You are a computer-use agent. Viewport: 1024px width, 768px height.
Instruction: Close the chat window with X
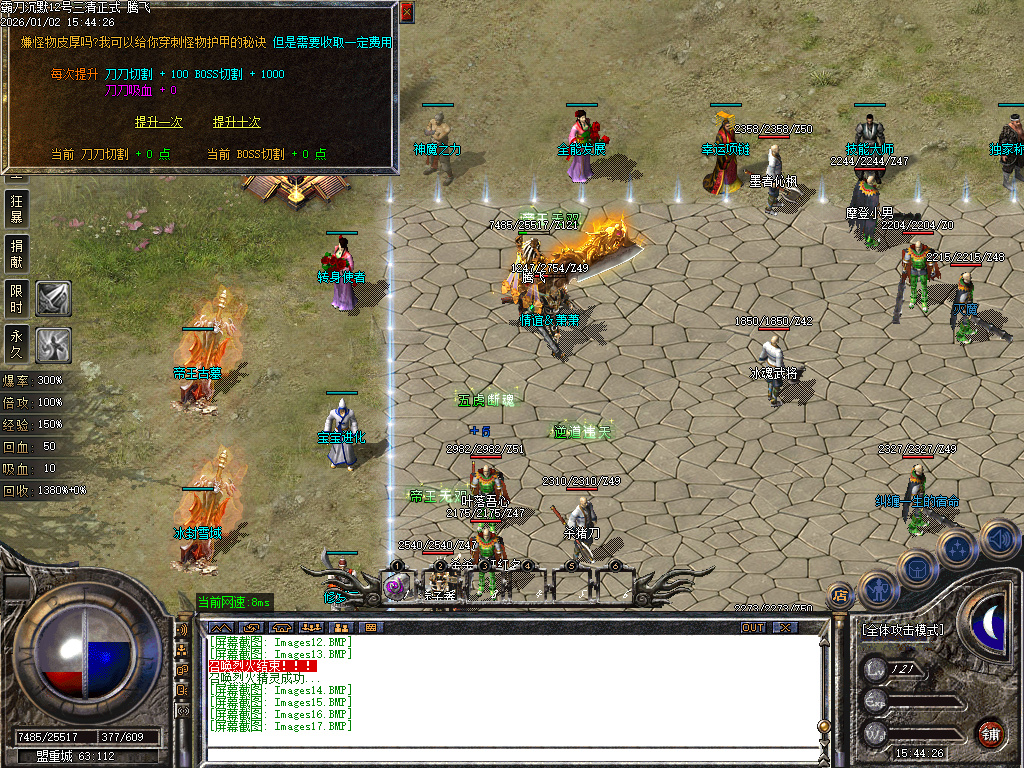click(785, 627)
